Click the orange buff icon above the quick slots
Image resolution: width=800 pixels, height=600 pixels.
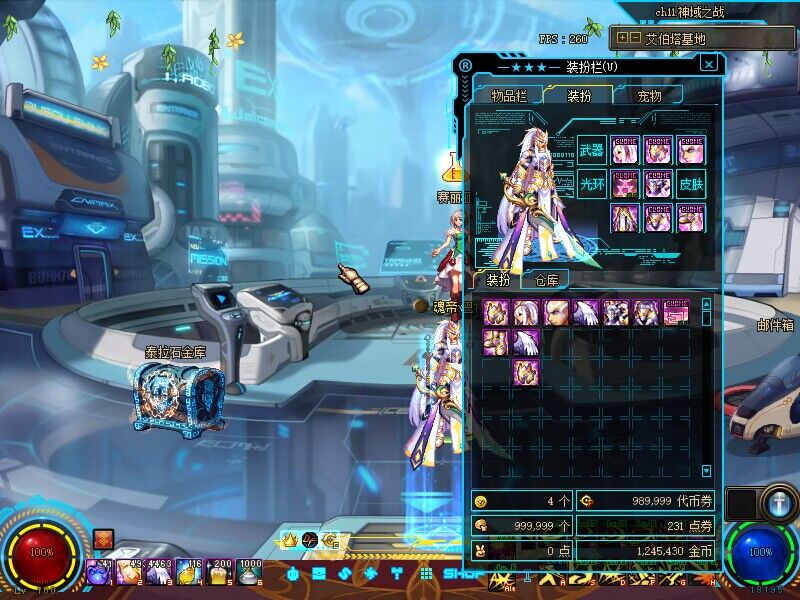[x=102, y=540]
